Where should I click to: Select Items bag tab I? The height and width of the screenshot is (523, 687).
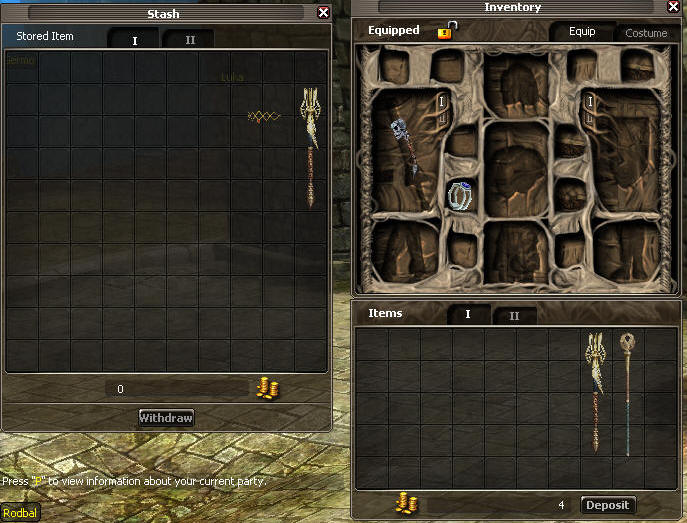pos(467,315)
